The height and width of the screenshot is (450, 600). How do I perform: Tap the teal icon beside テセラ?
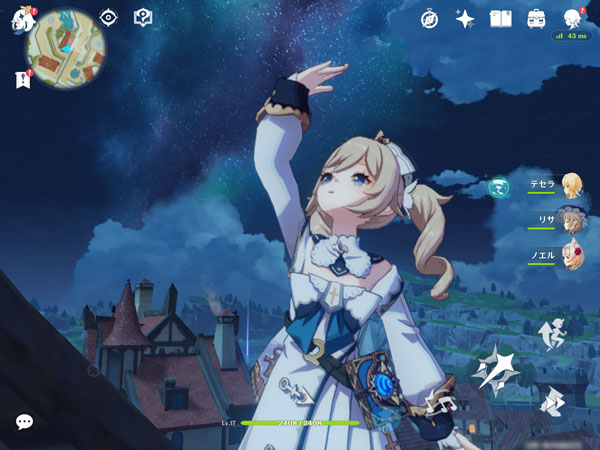[498, 185]
